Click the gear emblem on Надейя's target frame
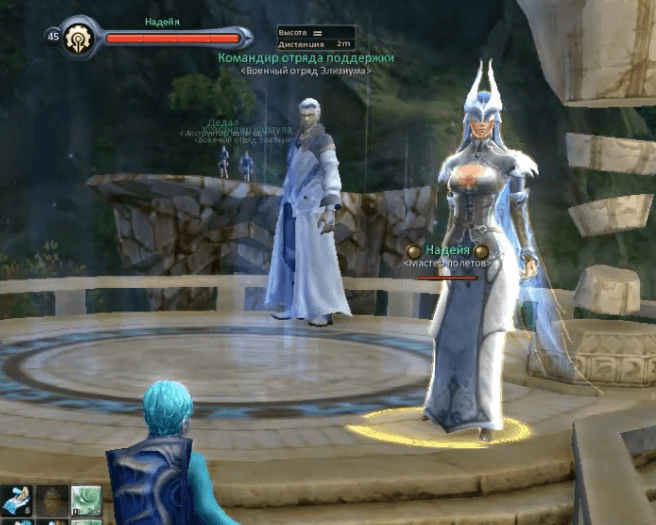 click(x=78, y=37)
